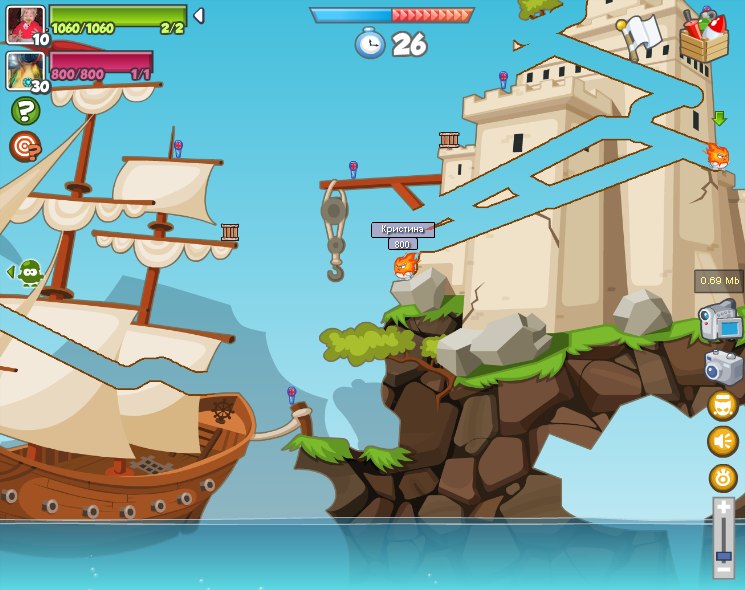The image size is (745, 590).
Task: Click the white surrender flag icon
Action: coord(641,33)
